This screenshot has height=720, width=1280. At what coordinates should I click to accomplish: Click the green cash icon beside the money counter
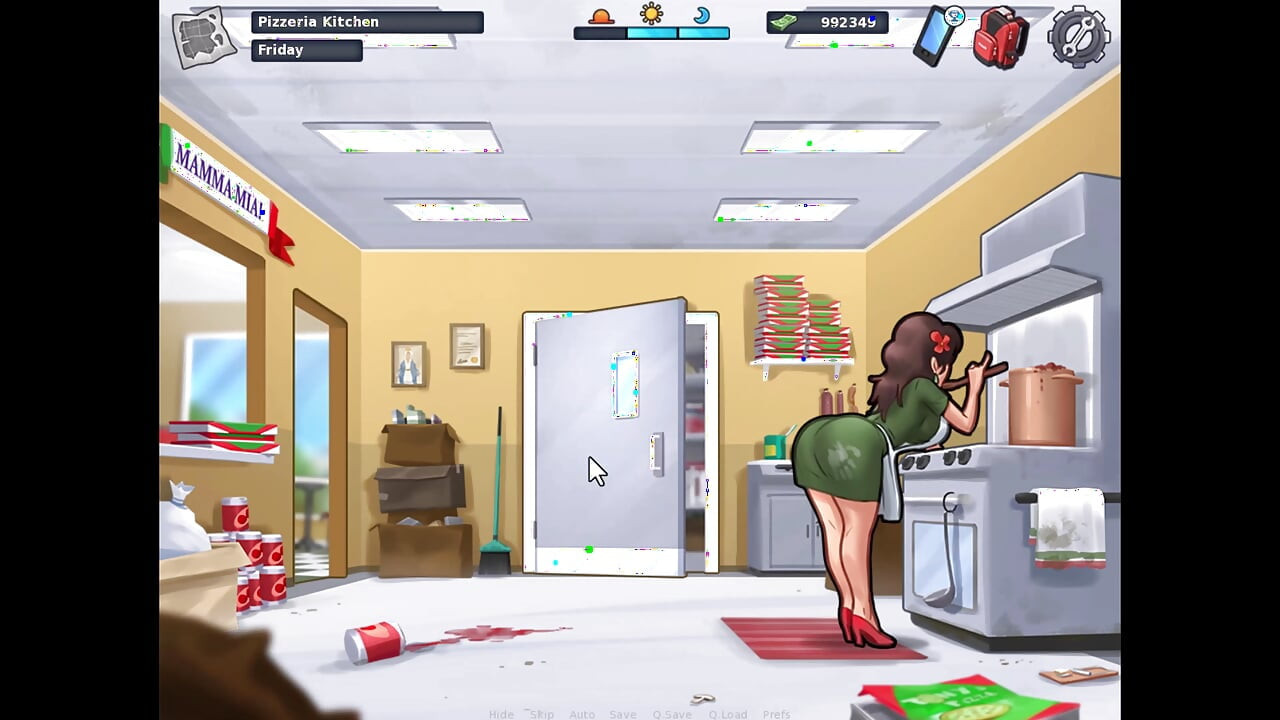[x=786, y=20]
